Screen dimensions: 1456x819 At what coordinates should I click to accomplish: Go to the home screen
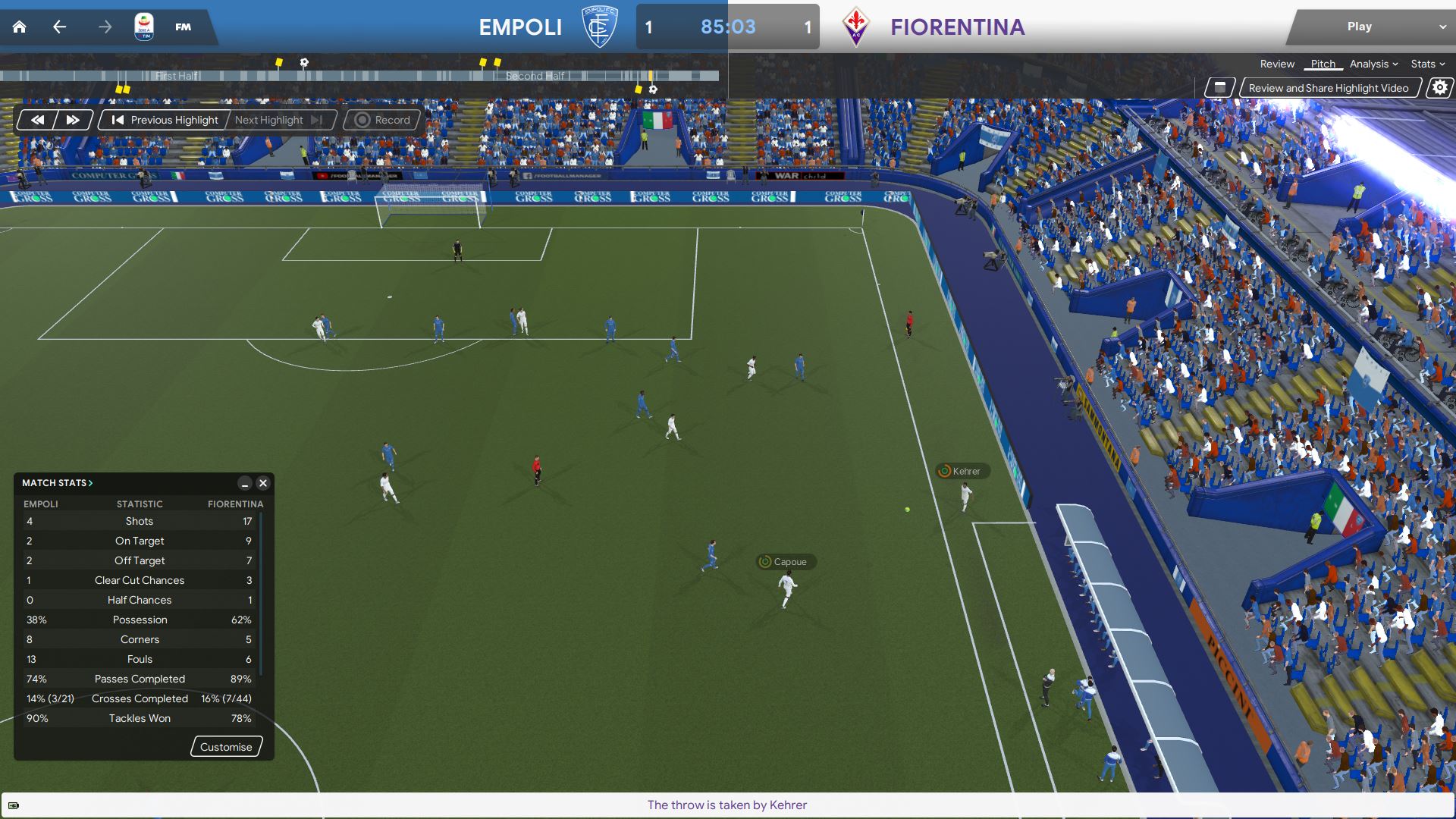click(20, 27)
